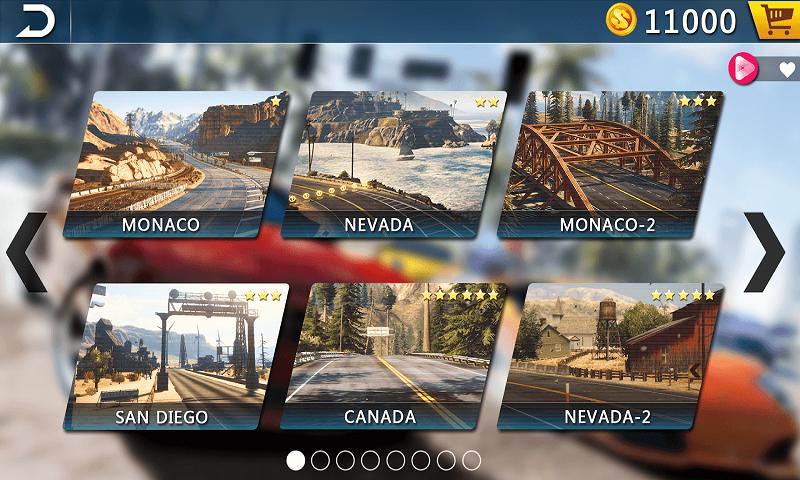Jump to the last page dot
Image resolution: width=800 pixels, height=480 pixels.
[x=471, y=460]
